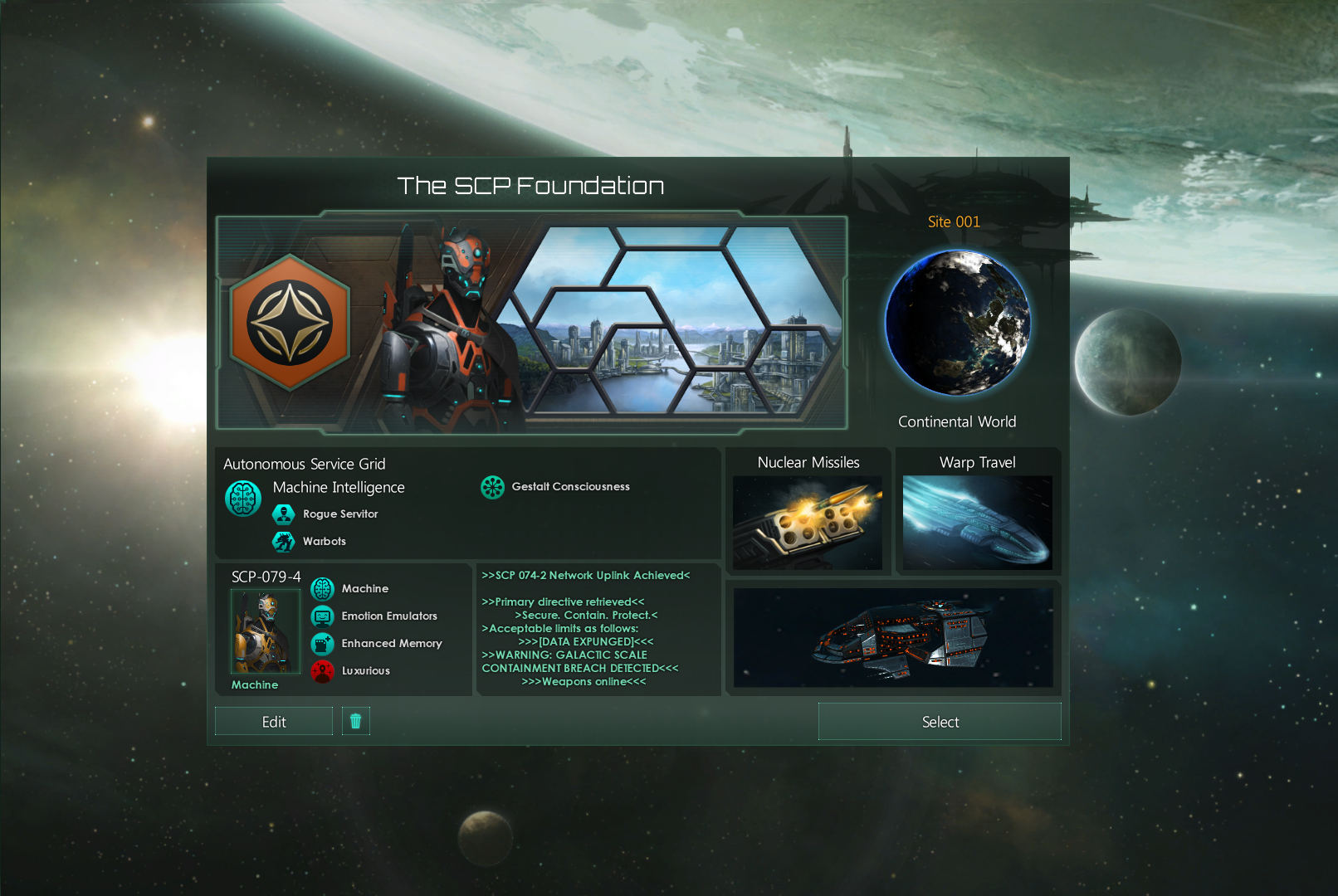This screenshot has width=1338, height=896.
Task: Click the SCP-079-4 species portrait
Action: [x=265, y=631]
